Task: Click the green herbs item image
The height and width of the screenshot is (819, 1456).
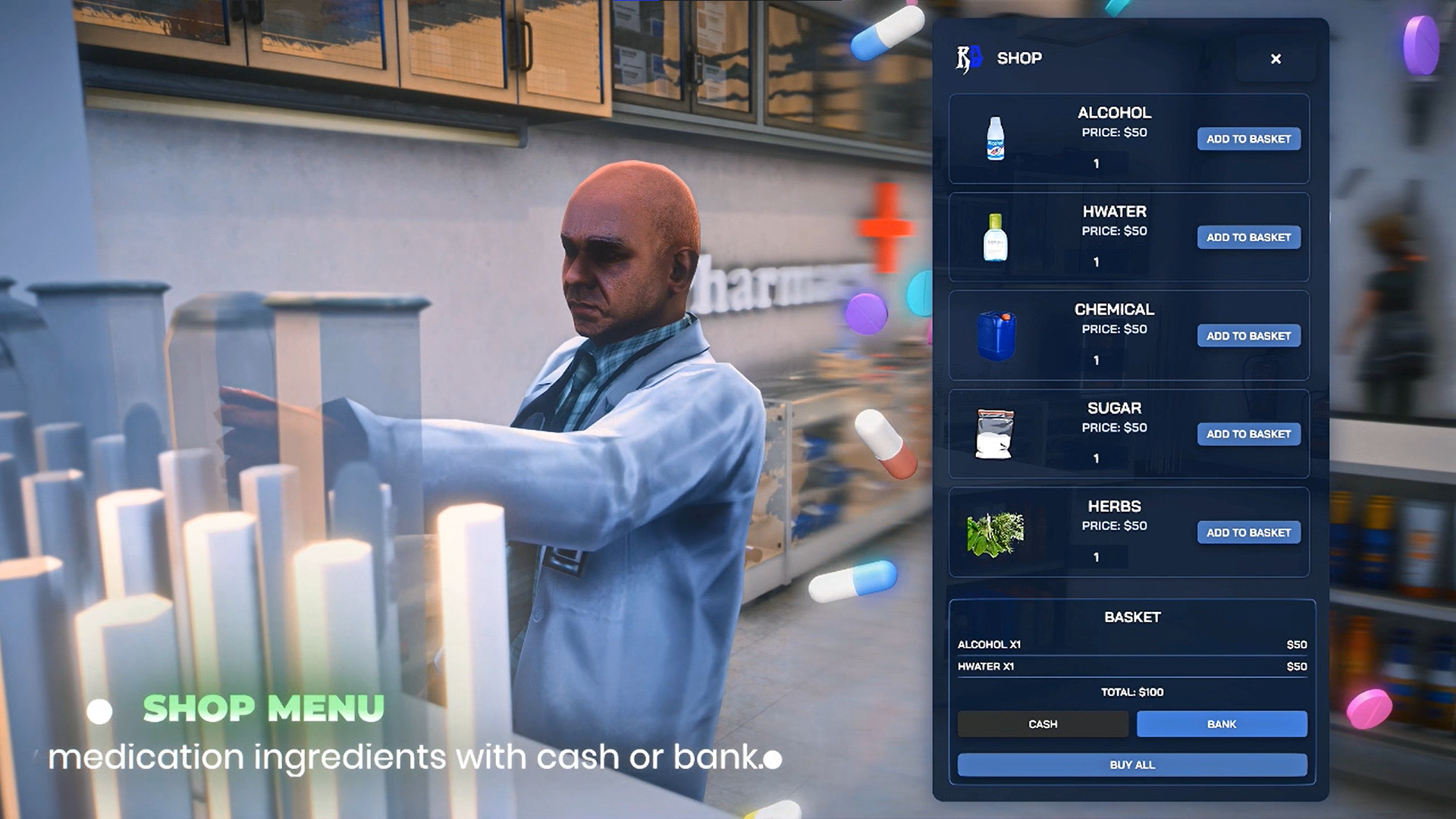Action: [x=996, y=533]
